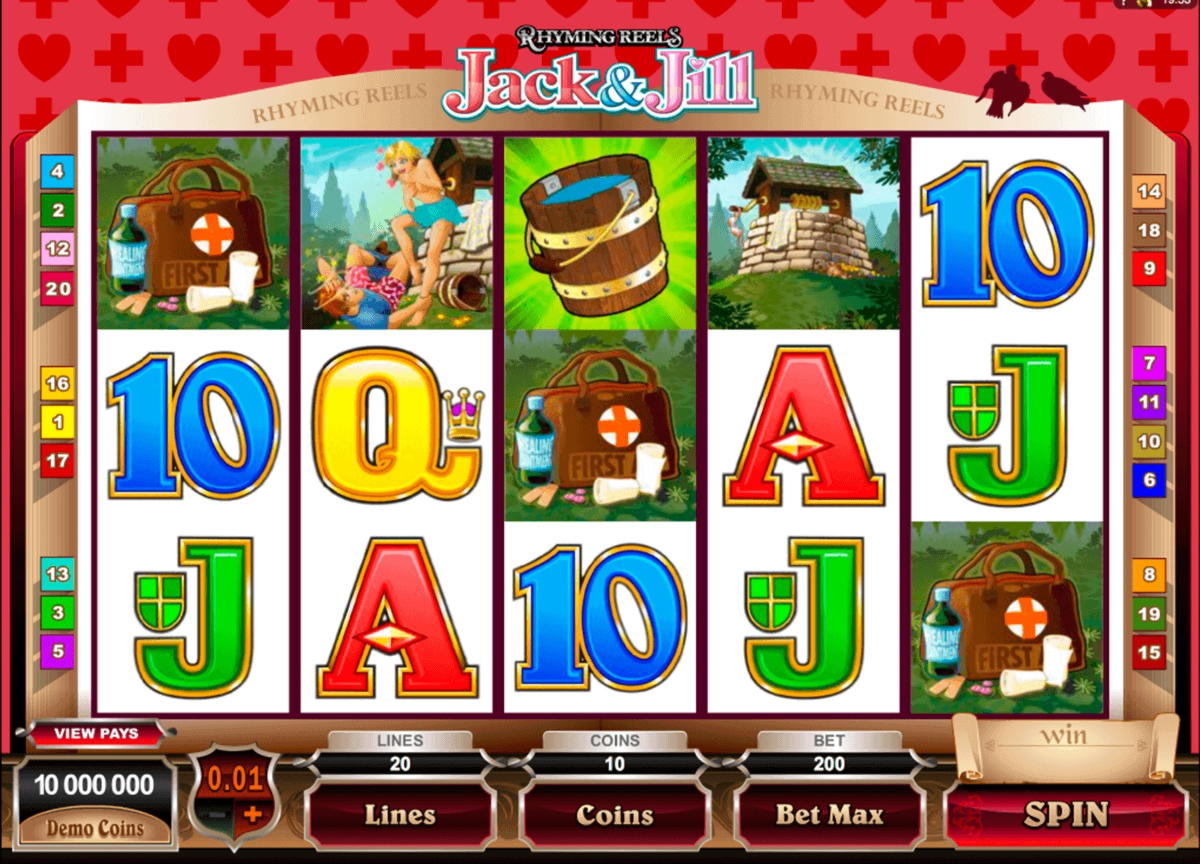Select the Bet Max button
This screenshot has height=864, width=1200.
point(829,815)
